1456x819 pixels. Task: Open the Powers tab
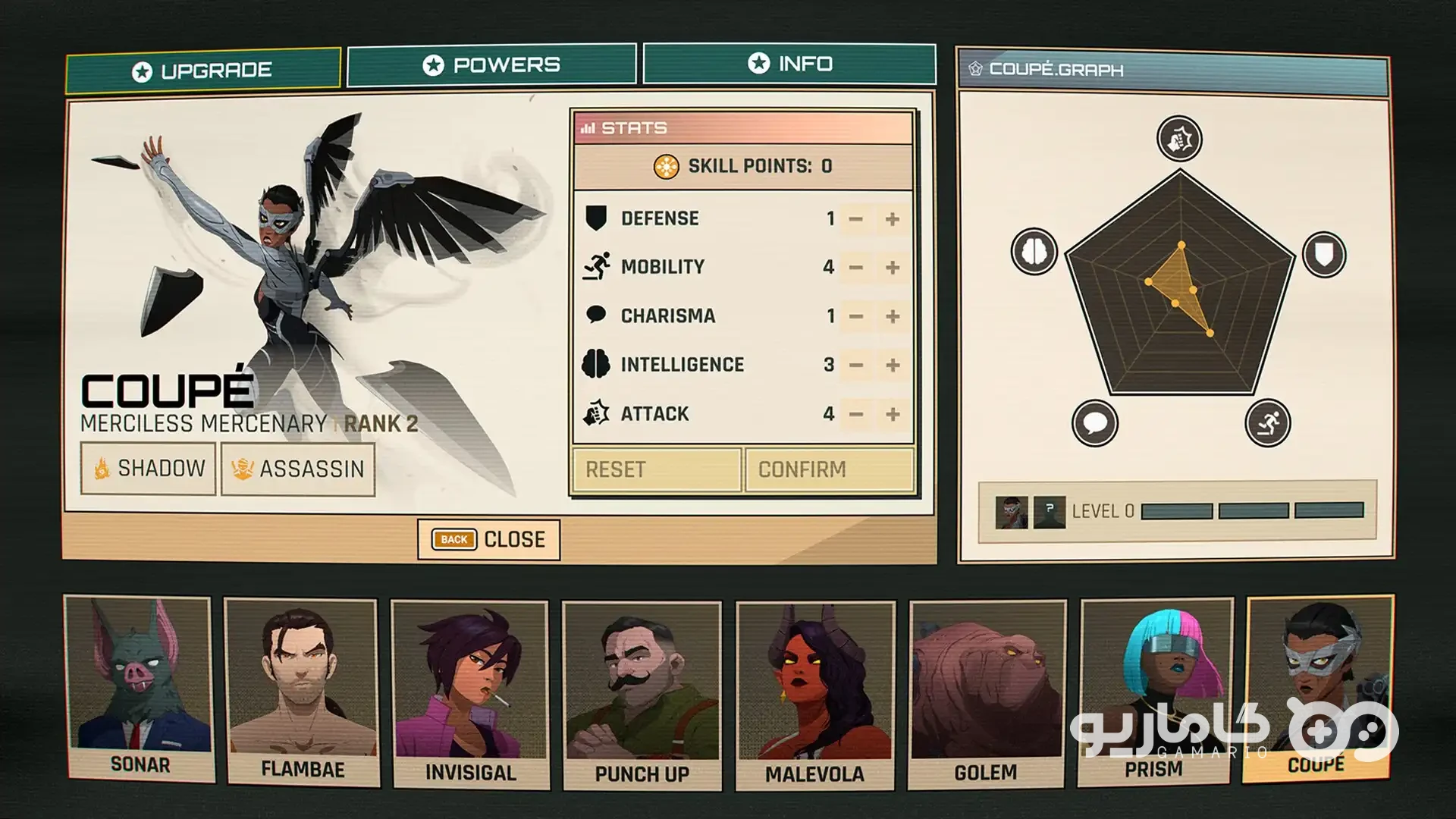(x=491, y=65)
